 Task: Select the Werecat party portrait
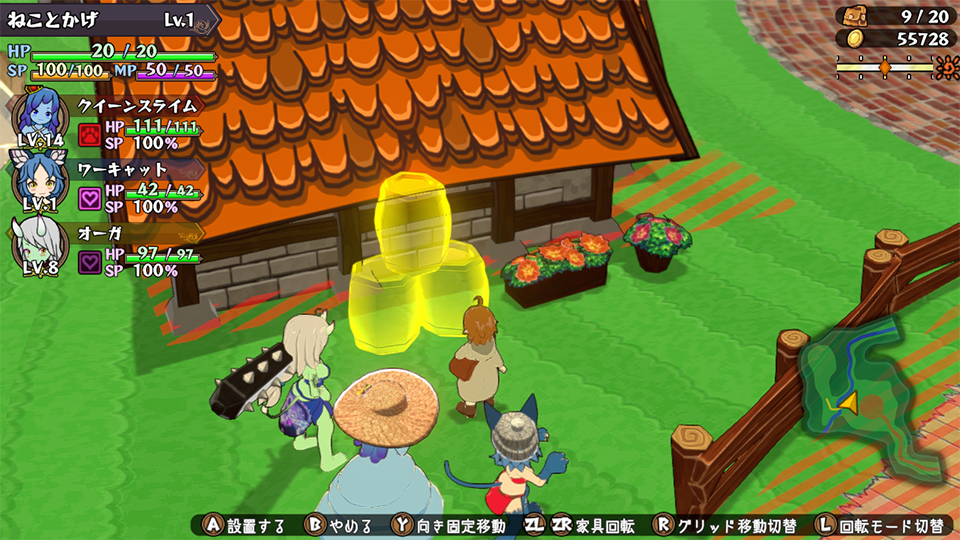[40, 180]
